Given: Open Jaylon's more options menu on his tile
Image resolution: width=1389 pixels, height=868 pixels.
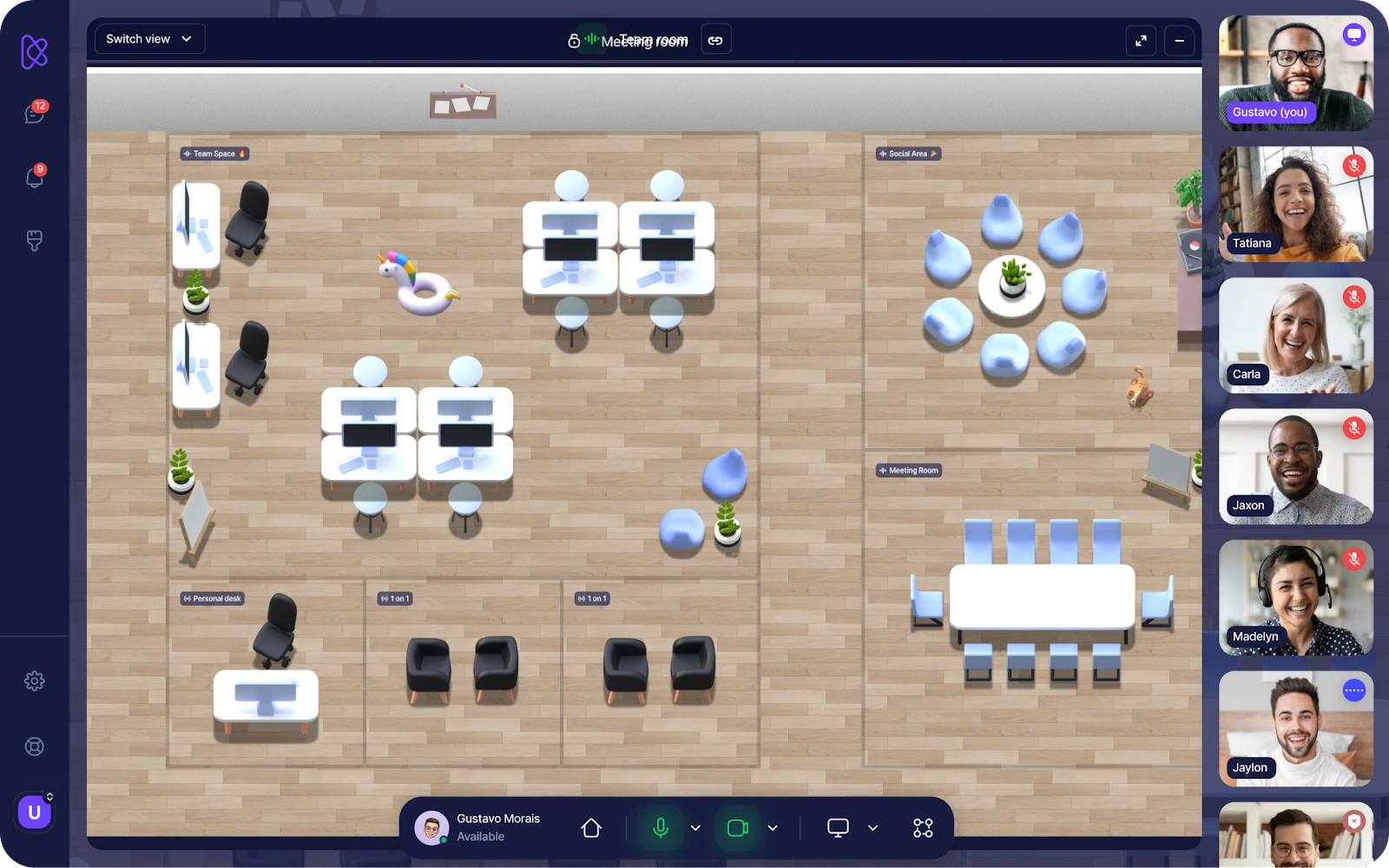Looking at the screenshot, I should [x=1353, y=690].
